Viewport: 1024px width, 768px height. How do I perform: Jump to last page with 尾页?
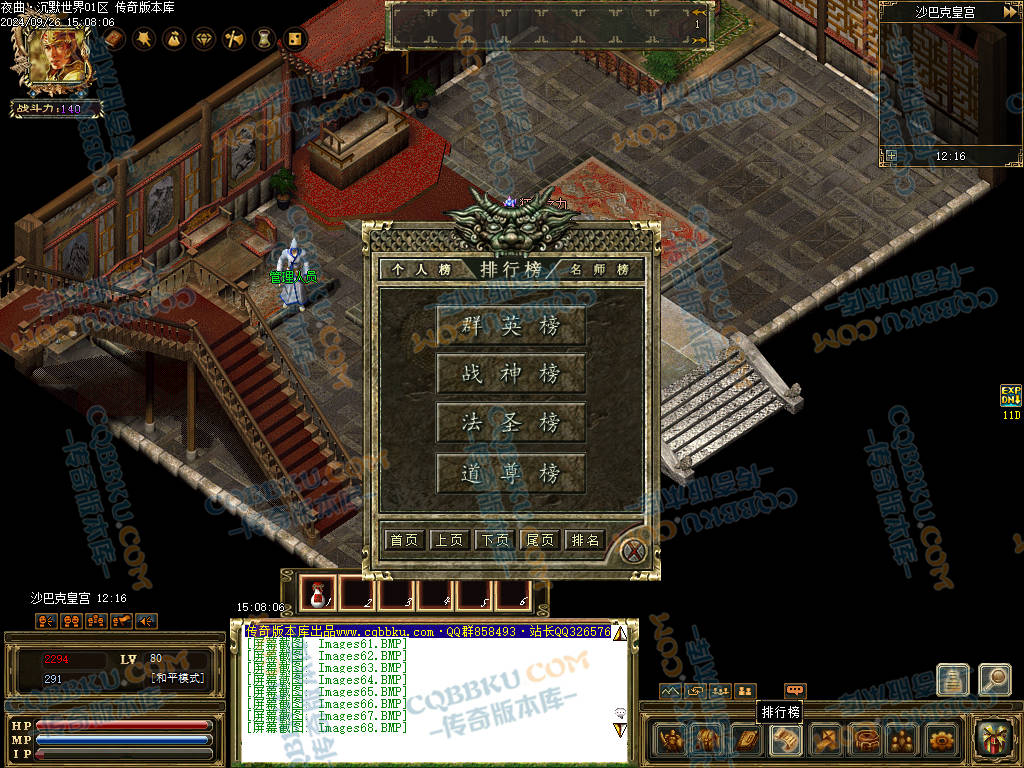click(x=540, y=540)
